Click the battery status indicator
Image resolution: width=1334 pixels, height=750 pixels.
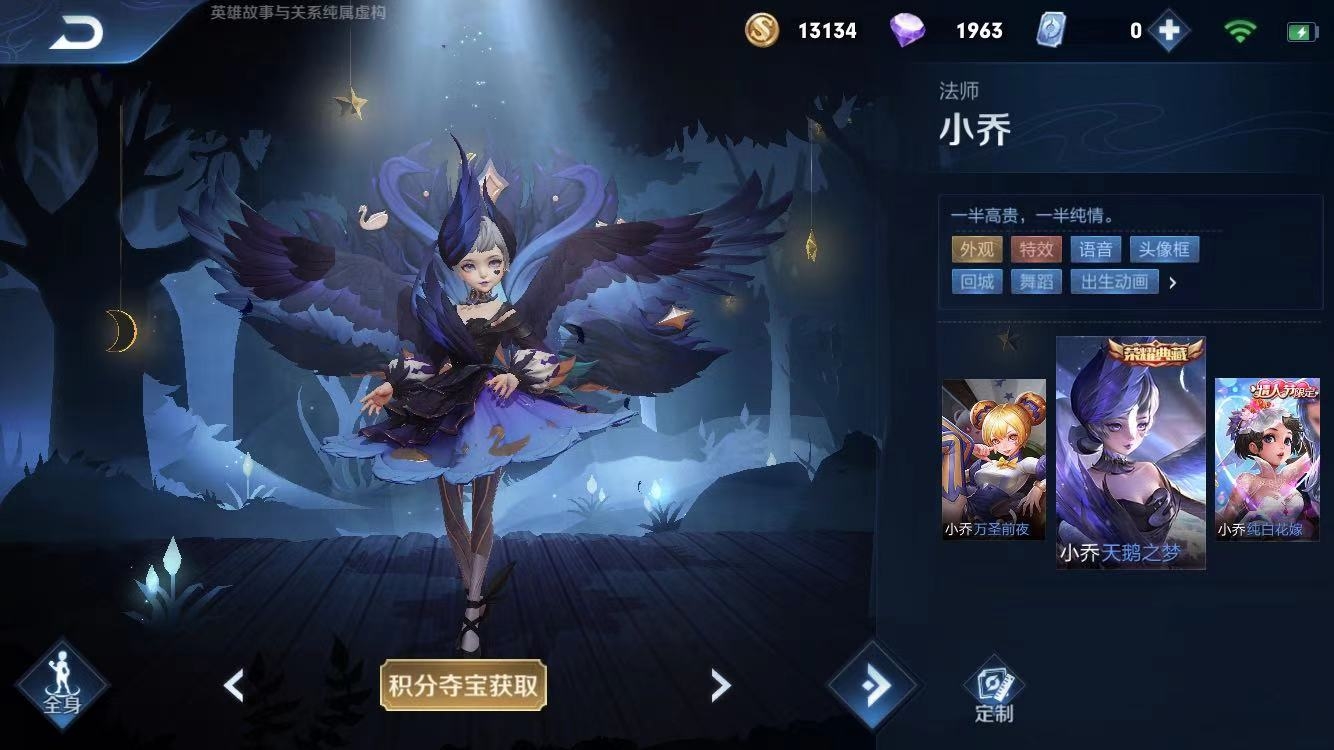pos(1300,30)
